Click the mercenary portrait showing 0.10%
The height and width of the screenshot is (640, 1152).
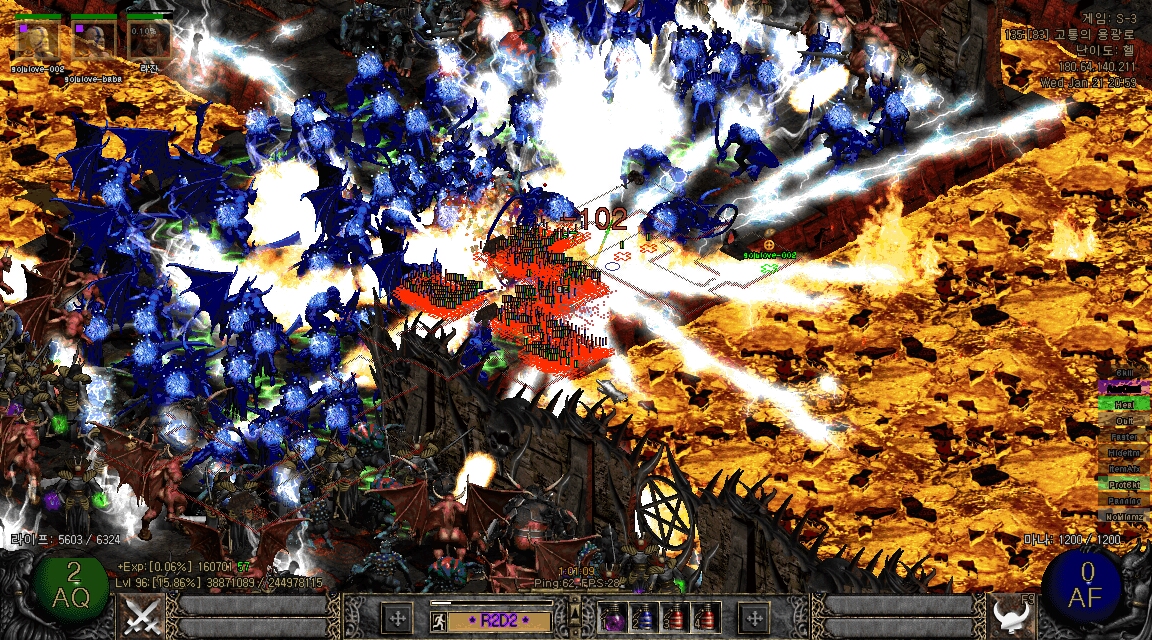[x=148, y=41]
